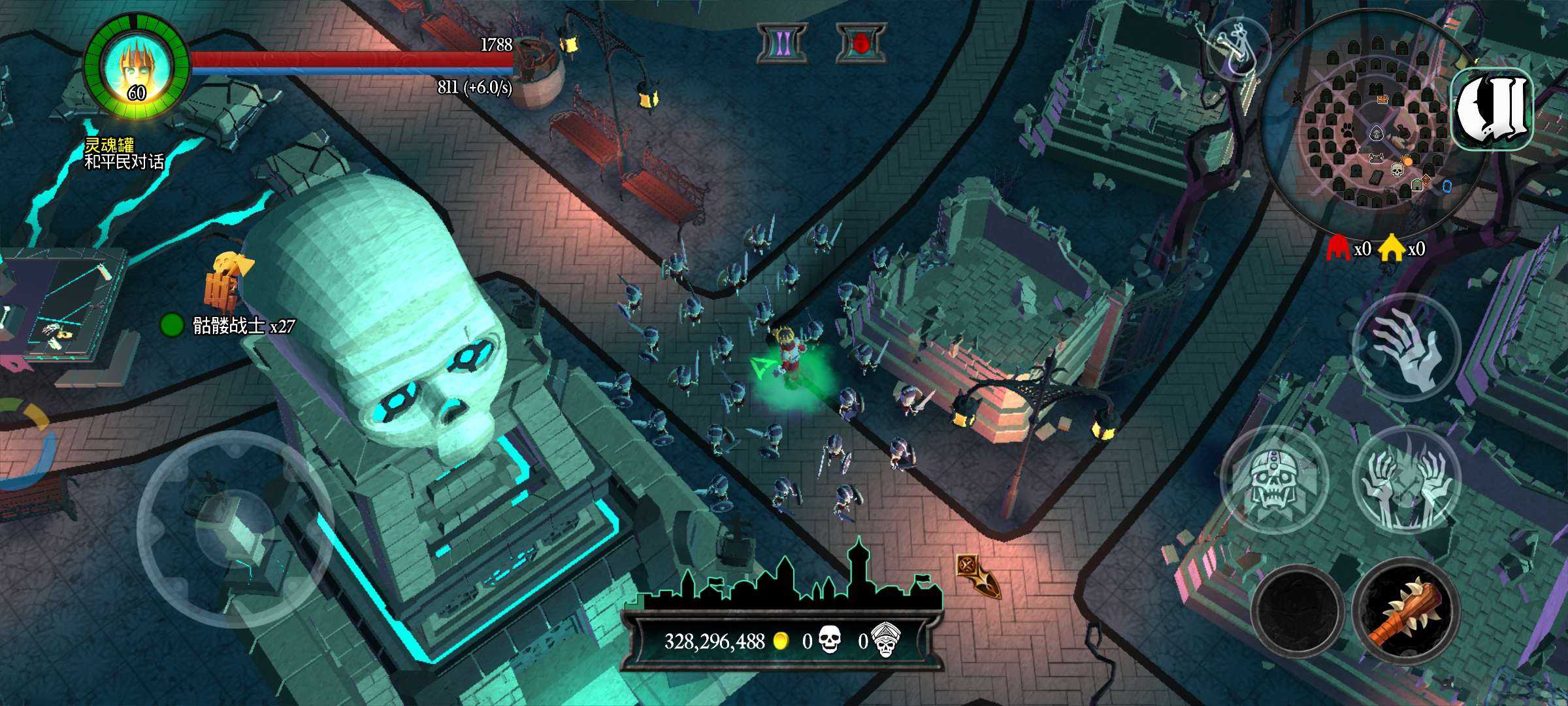Trigger the flaming twin hands spell
Viewport: 1568px width, 706px height.
[x=1406, y=480]
